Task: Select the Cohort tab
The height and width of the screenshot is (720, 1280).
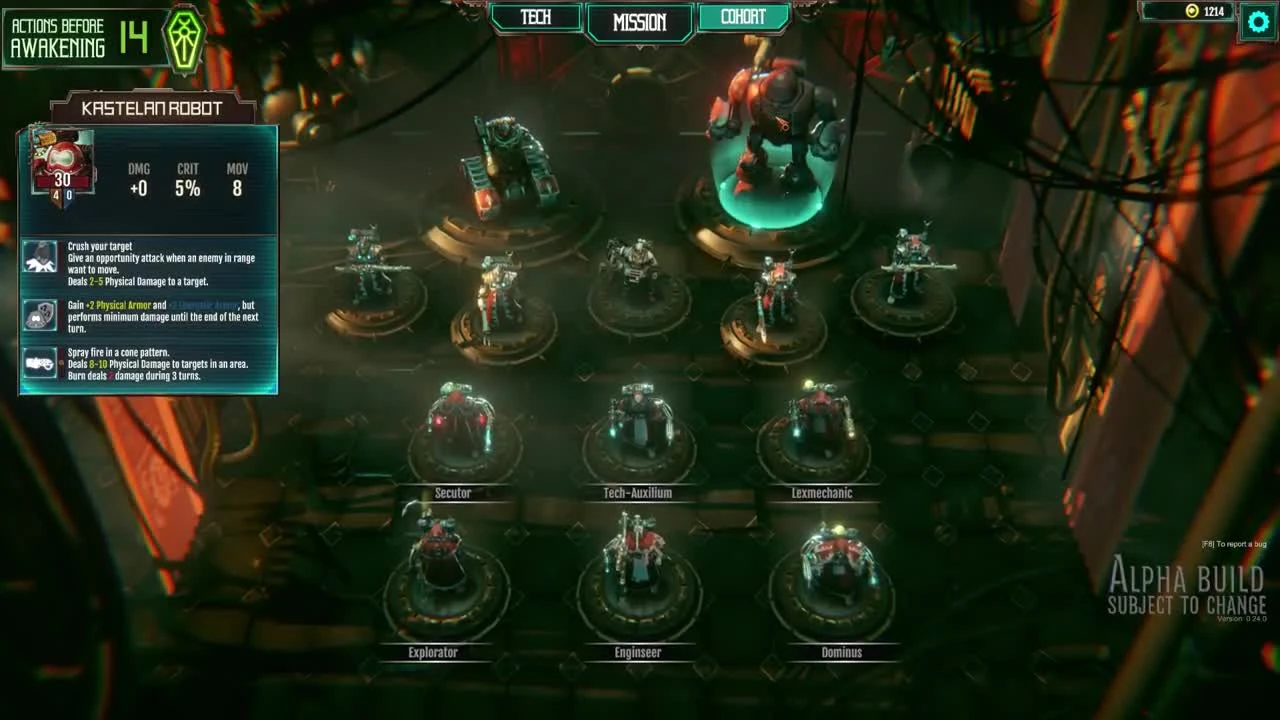Action: (741, 16)
